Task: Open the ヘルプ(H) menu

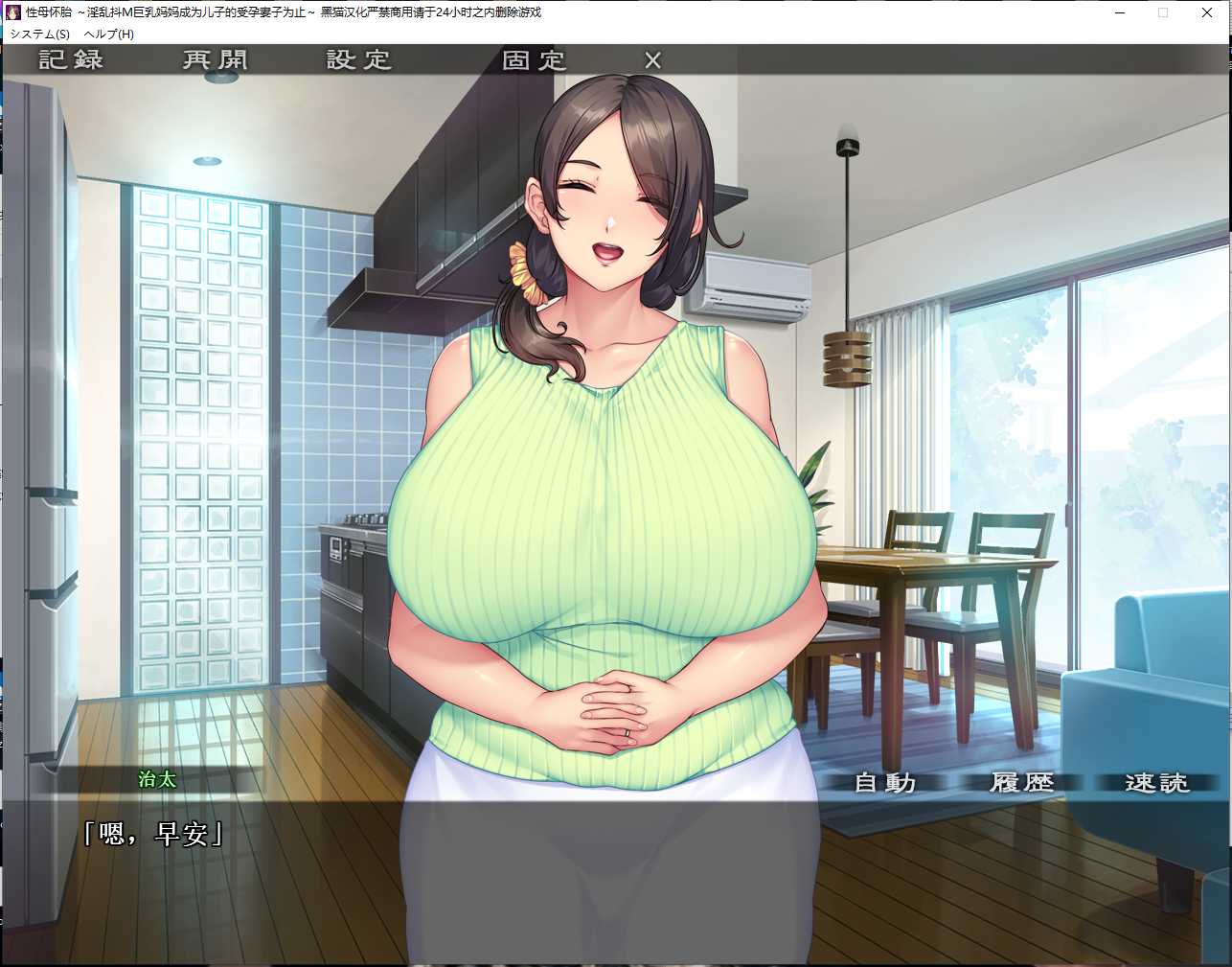Action: coord(110,34)
